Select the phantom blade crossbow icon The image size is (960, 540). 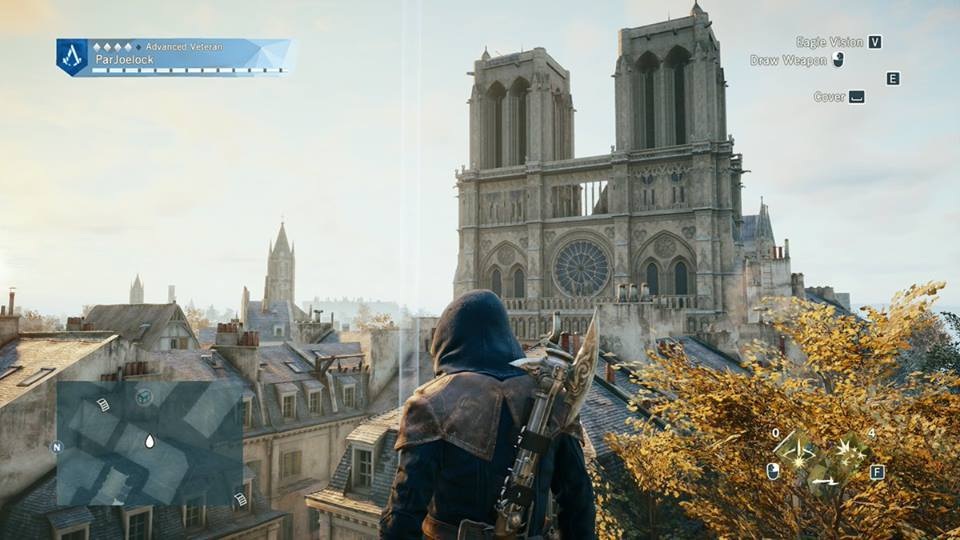(x=796, y=447)
